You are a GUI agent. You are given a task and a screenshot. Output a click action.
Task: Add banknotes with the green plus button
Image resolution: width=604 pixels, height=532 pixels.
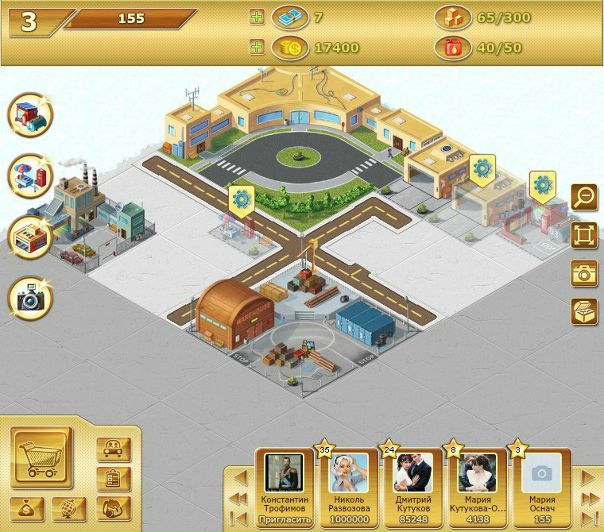pos(257,17)
